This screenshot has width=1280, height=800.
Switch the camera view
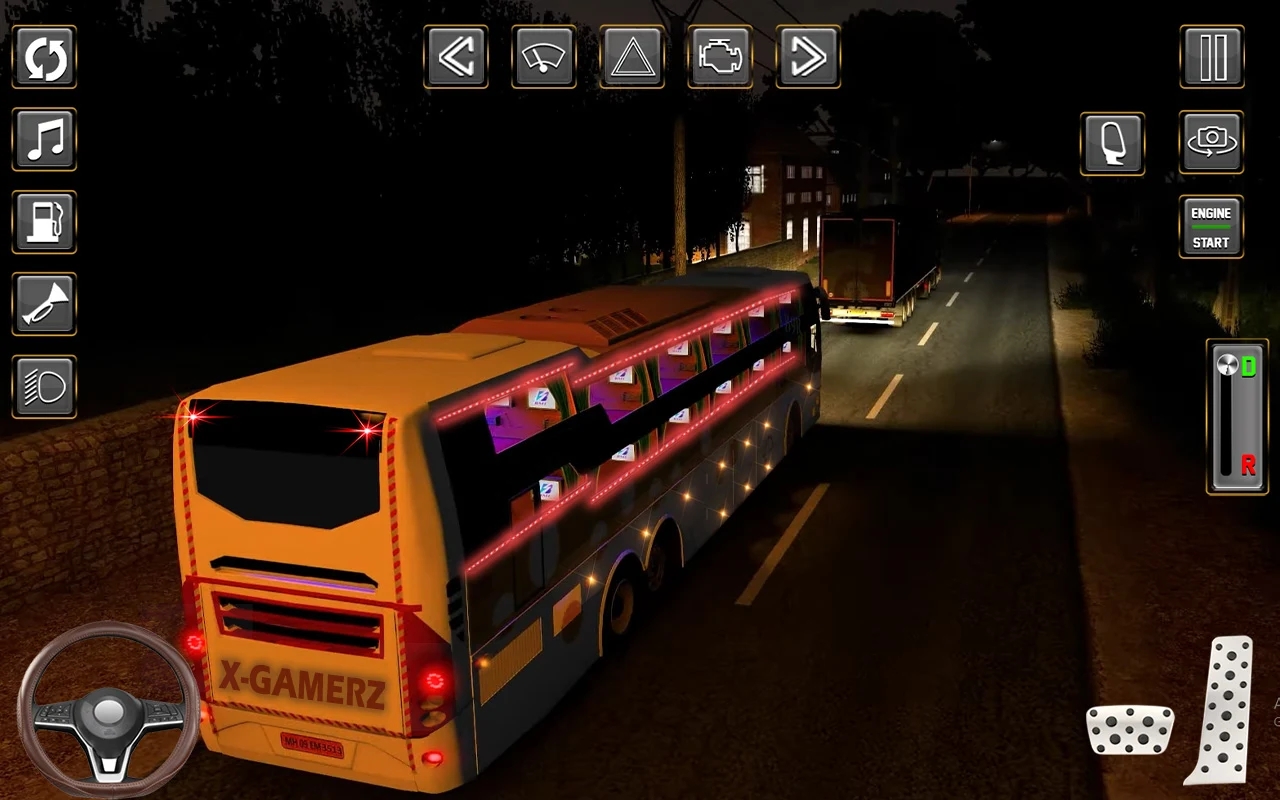point(1211,144)
